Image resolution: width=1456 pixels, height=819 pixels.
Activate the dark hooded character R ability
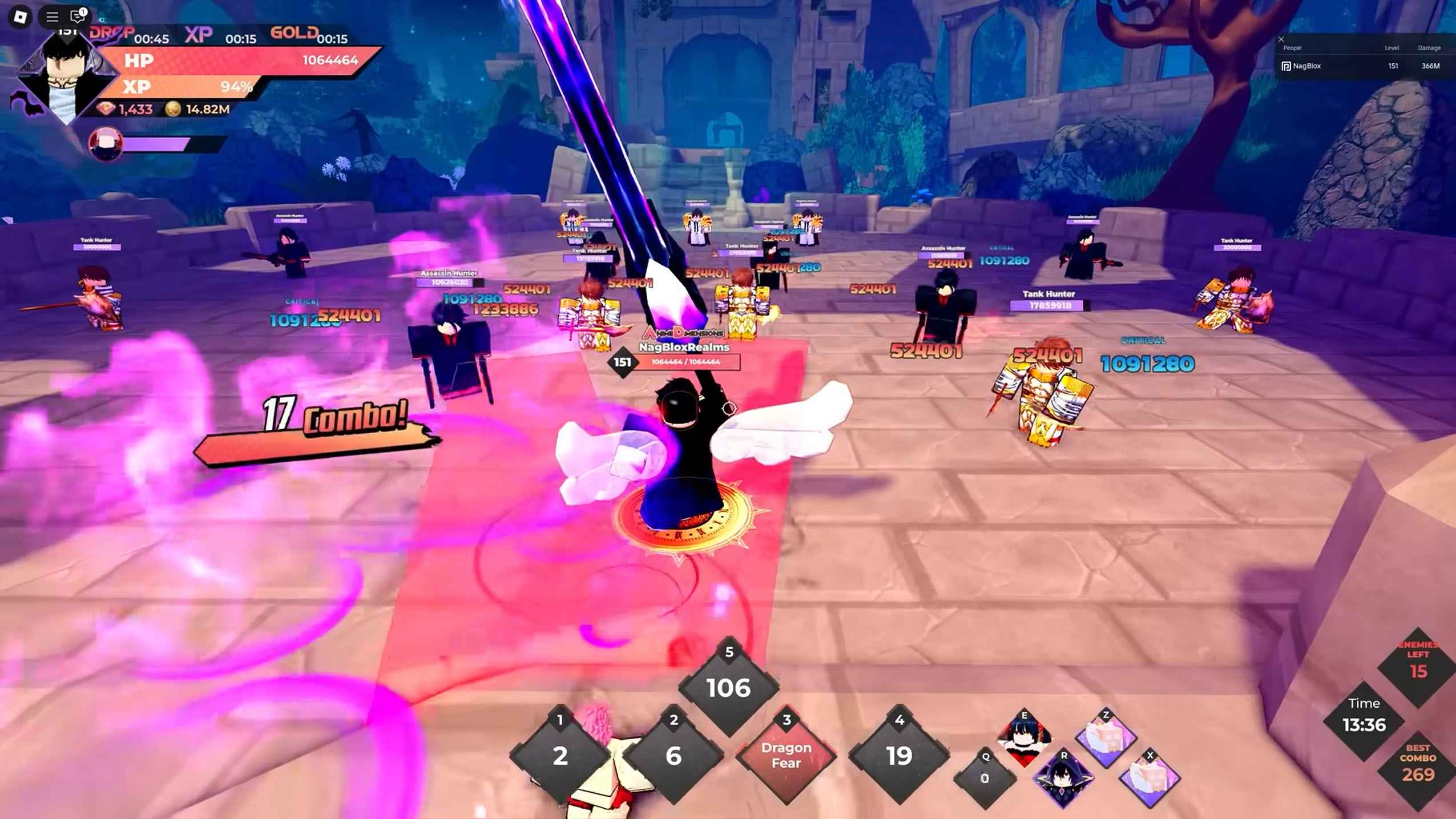click(1063, 777)
